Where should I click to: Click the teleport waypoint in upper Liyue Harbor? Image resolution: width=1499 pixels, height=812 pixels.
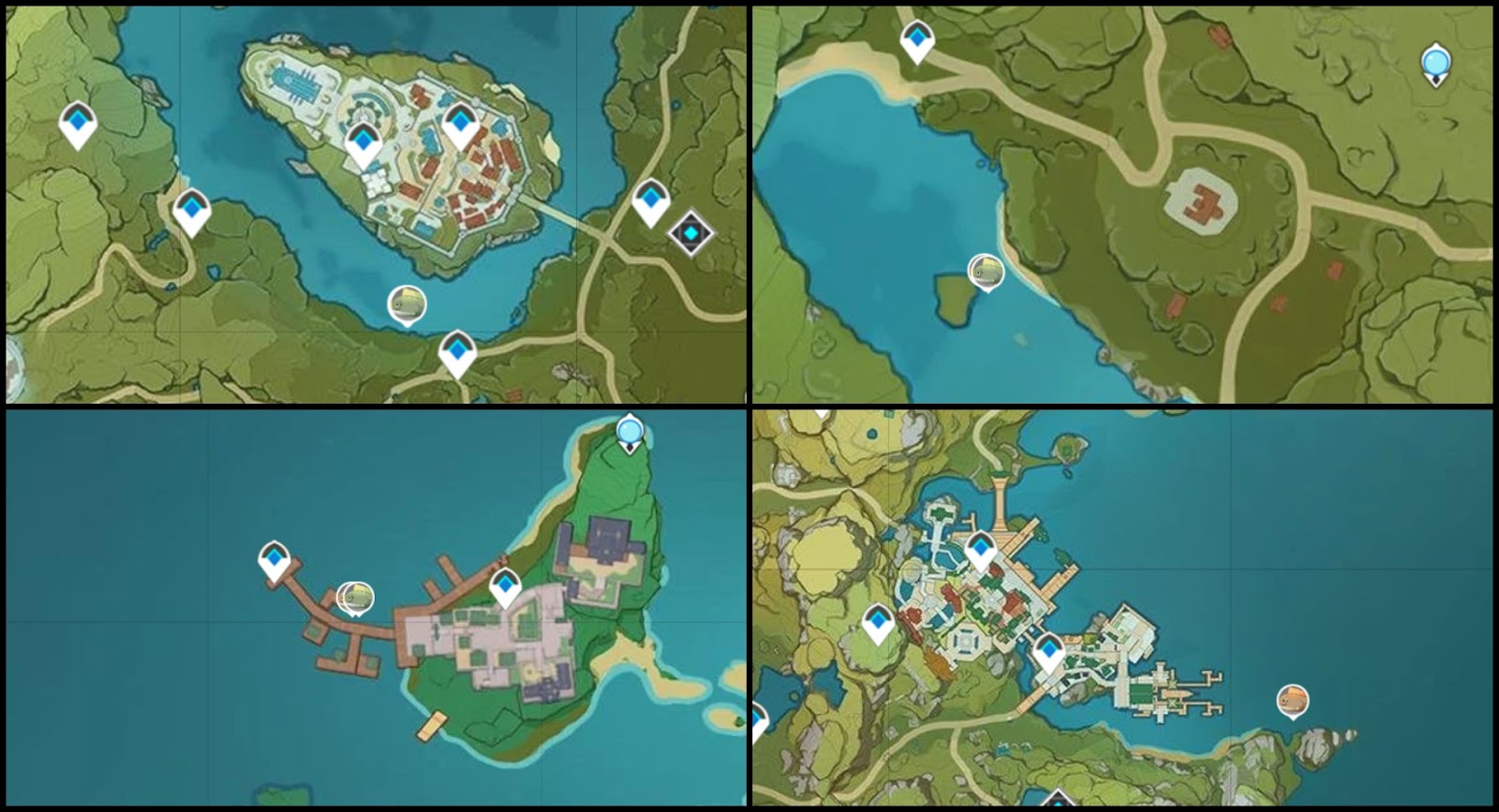pyautogui.click(x=981, y=546)
